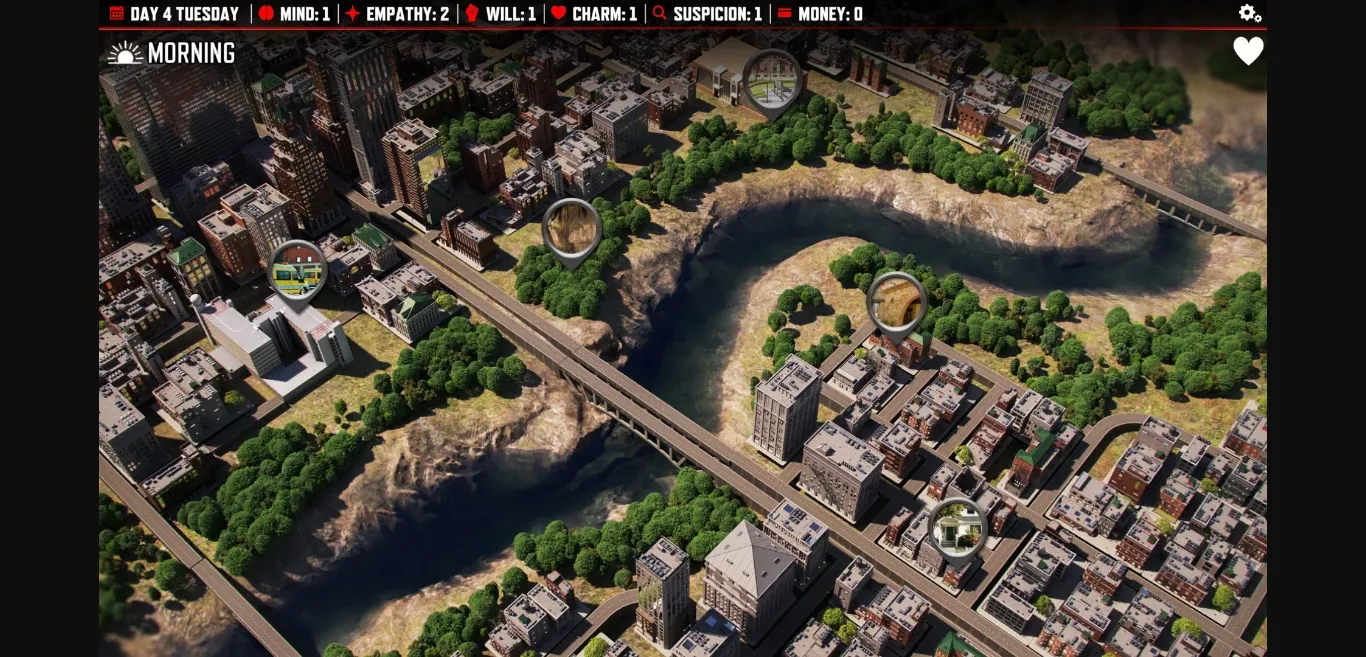Click the white heart icon
Viewport: 1366px width, 657px height.
click(1248, 51)
